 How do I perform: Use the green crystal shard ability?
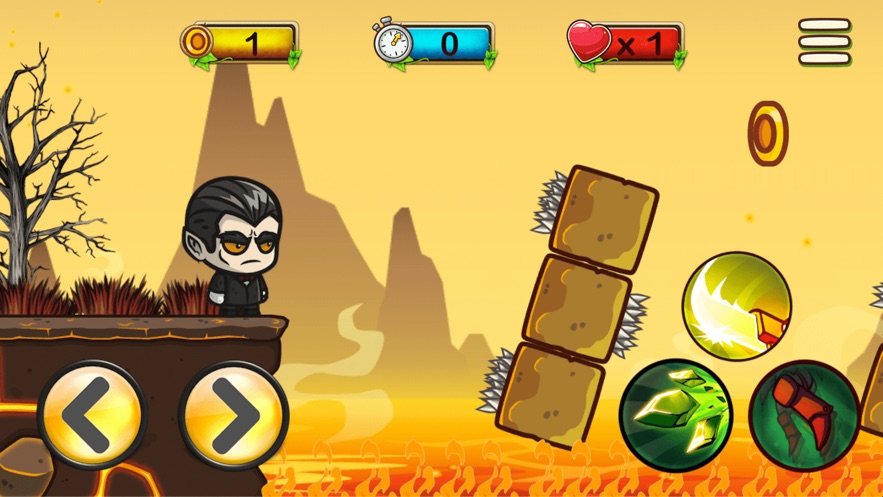(x=675, y=414)
